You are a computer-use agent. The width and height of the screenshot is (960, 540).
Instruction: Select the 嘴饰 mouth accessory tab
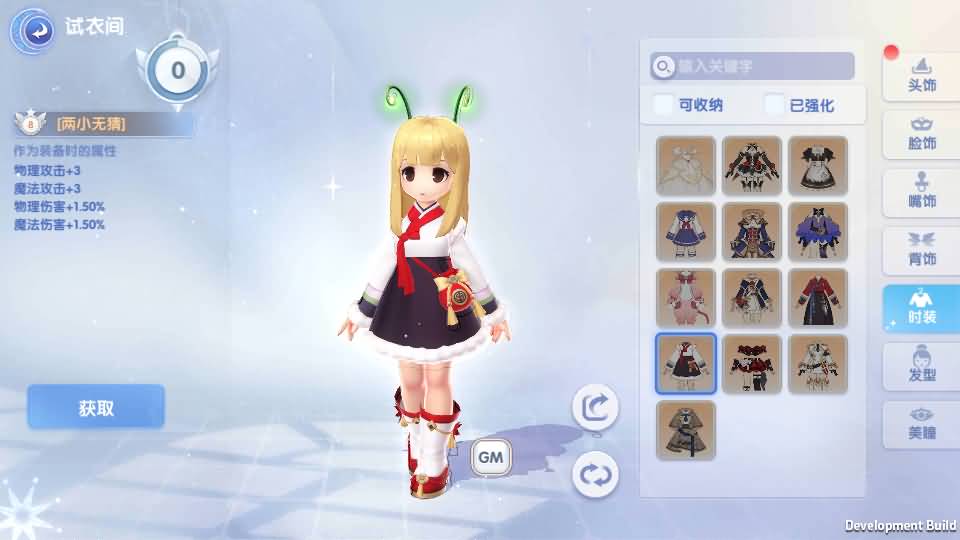pos(920,192)
